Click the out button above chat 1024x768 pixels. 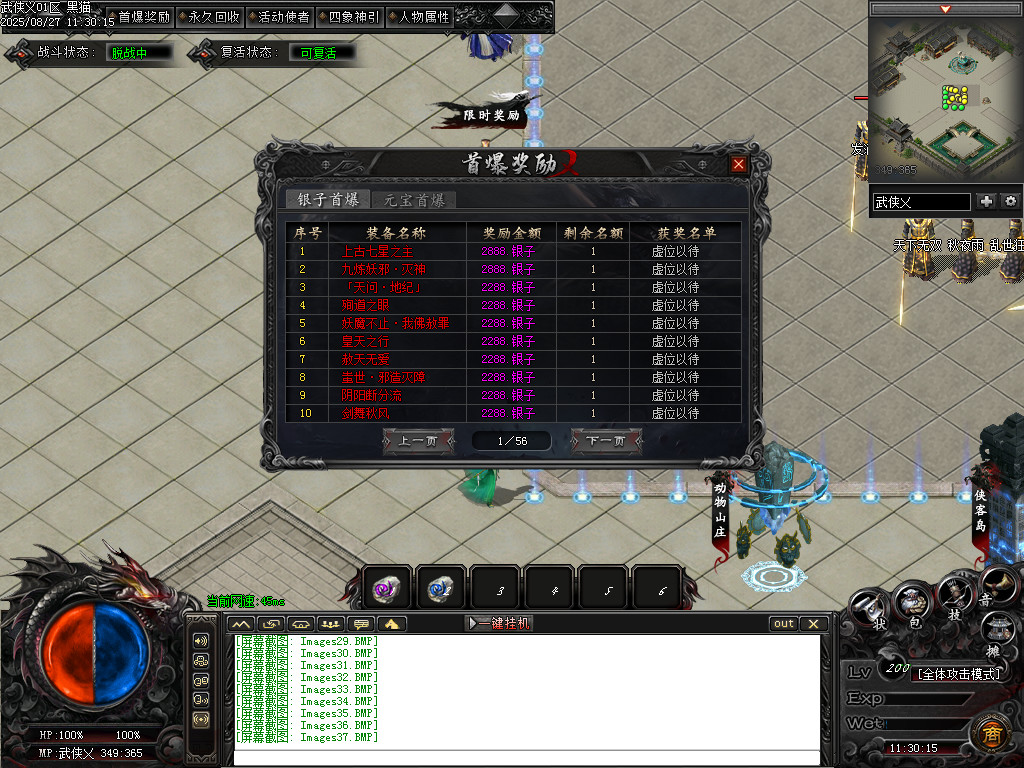[x=784, y=623]
